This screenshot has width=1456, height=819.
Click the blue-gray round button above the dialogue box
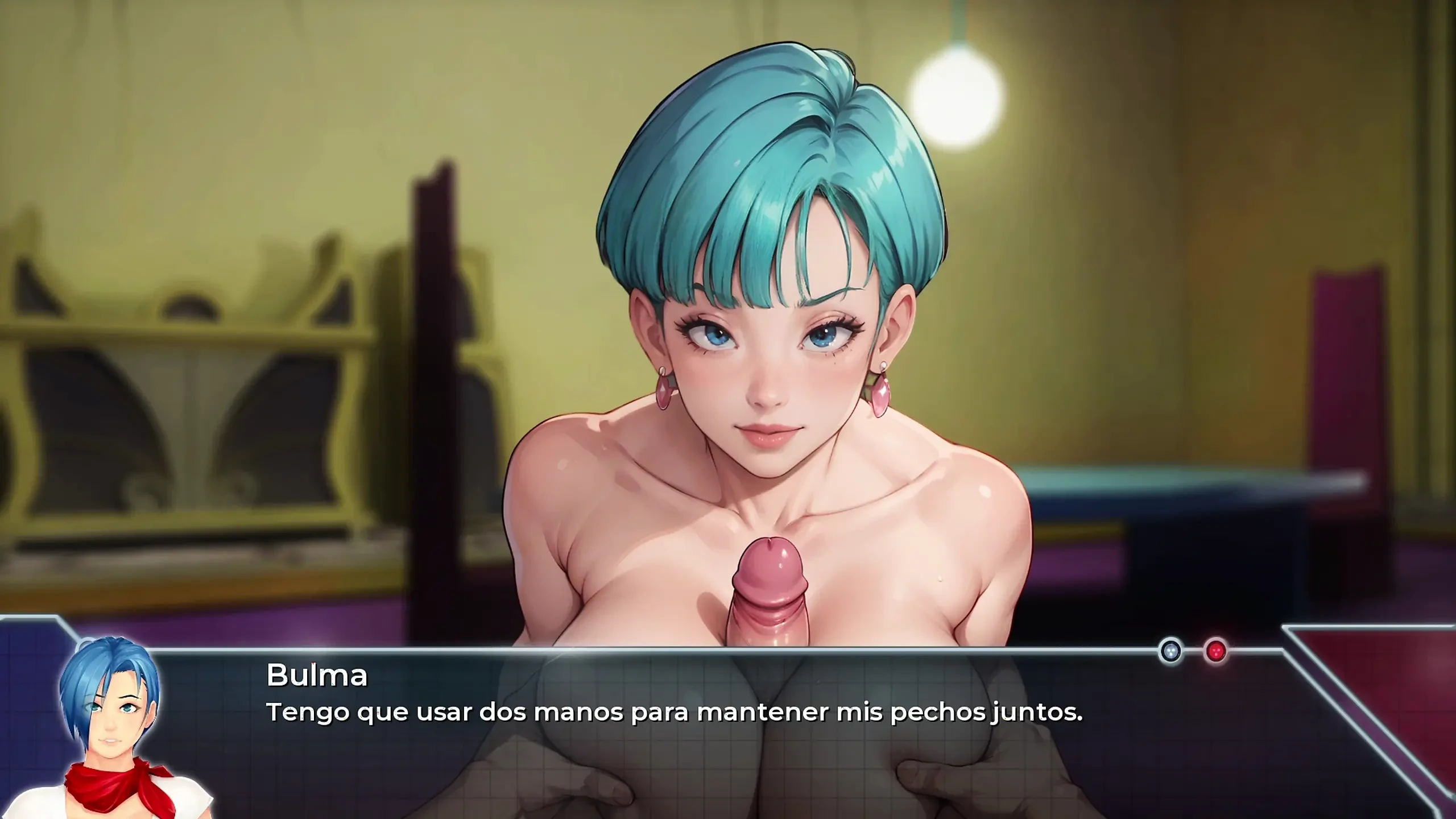point(1170,652)
